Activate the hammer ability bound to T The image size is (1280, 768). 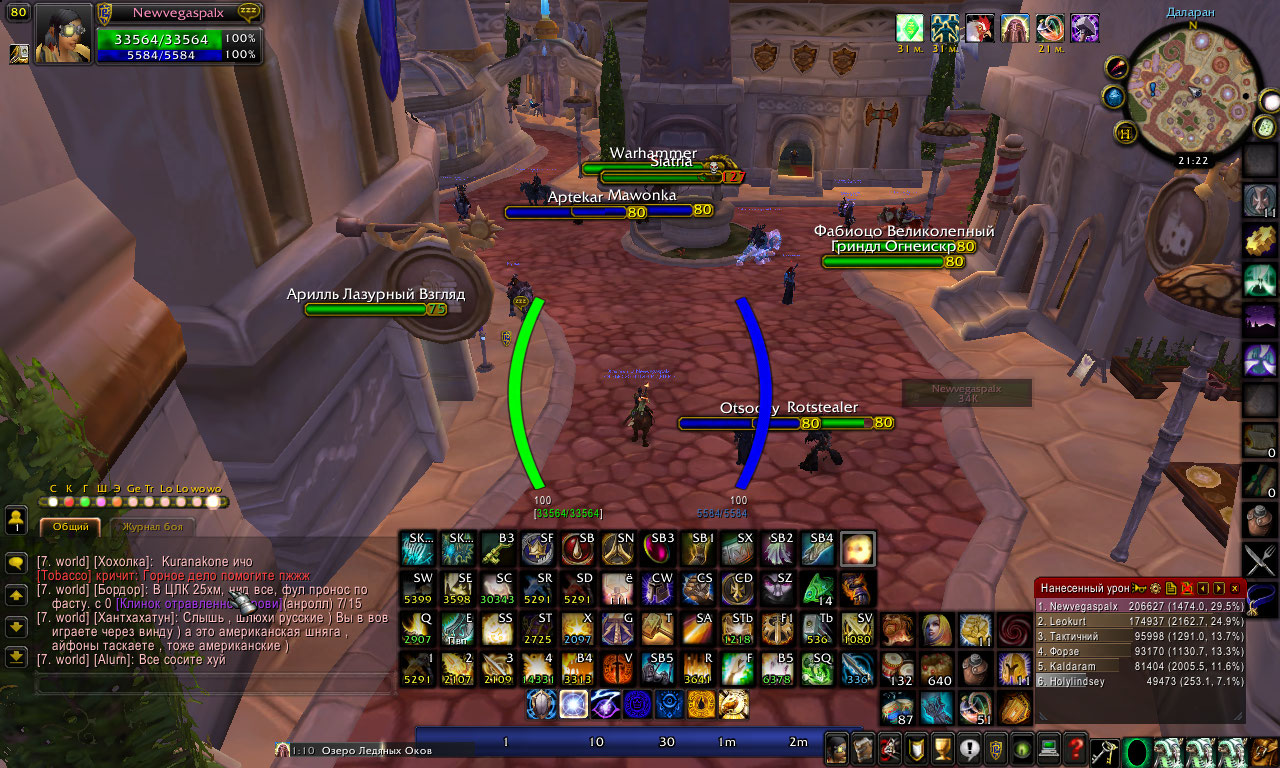(657, 628)
